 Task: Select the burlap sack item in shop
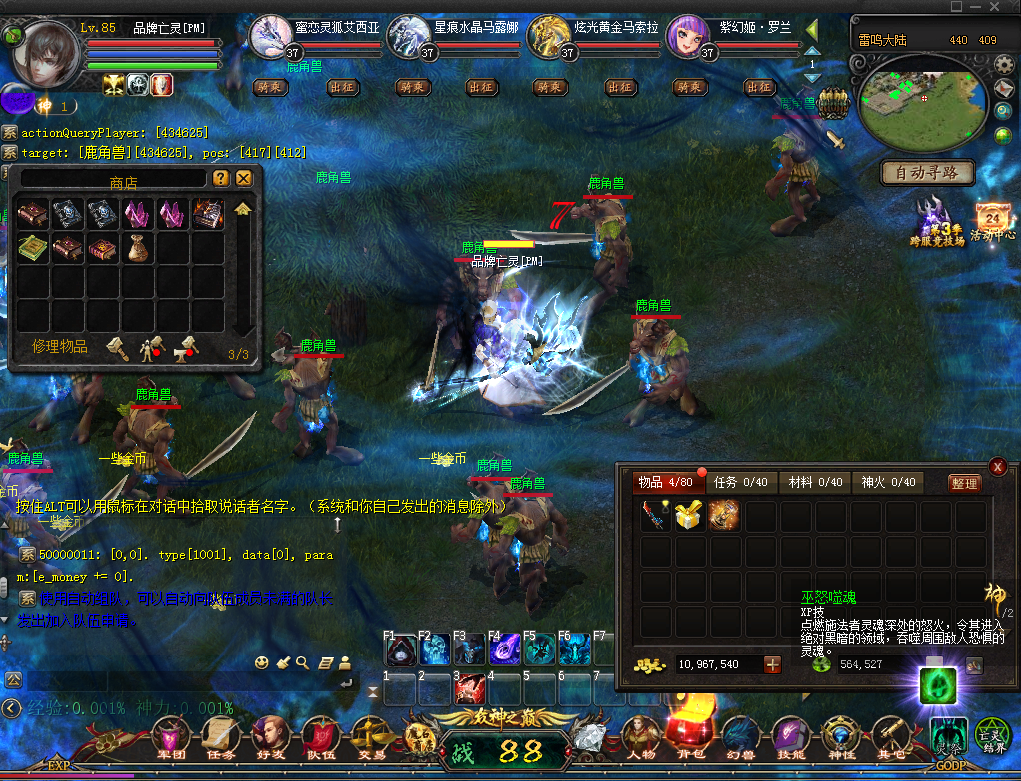tap(138, 249)
